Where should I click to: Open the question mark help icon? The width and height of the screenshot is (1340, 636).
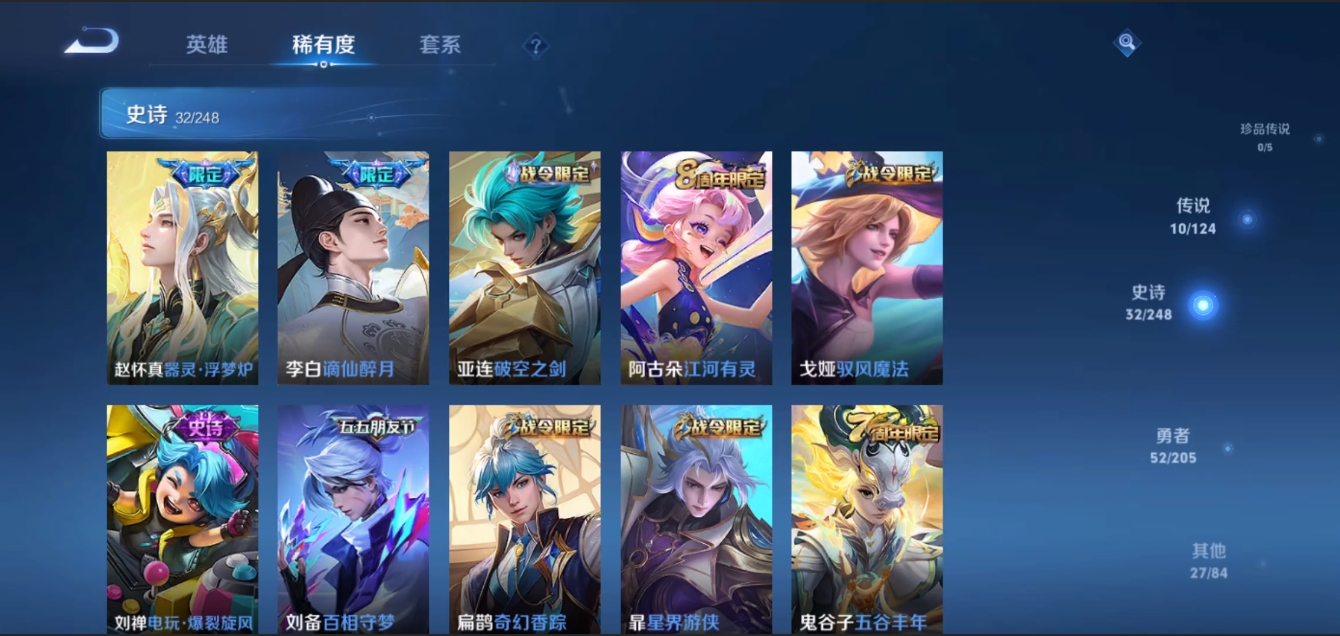point(536,45)
